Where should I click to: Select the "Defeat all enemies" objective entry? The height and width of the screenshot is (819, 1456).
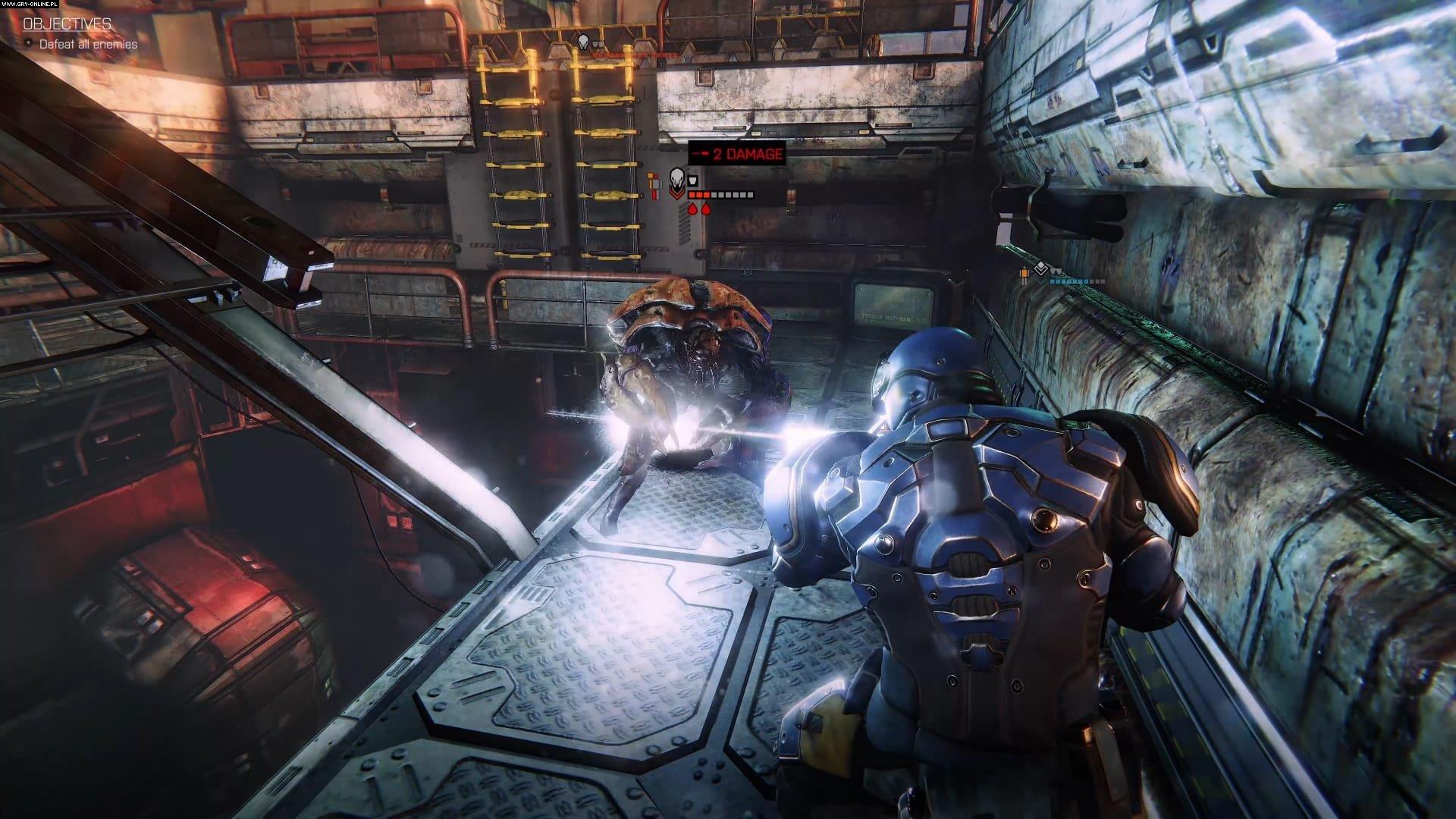click(88, 44)
